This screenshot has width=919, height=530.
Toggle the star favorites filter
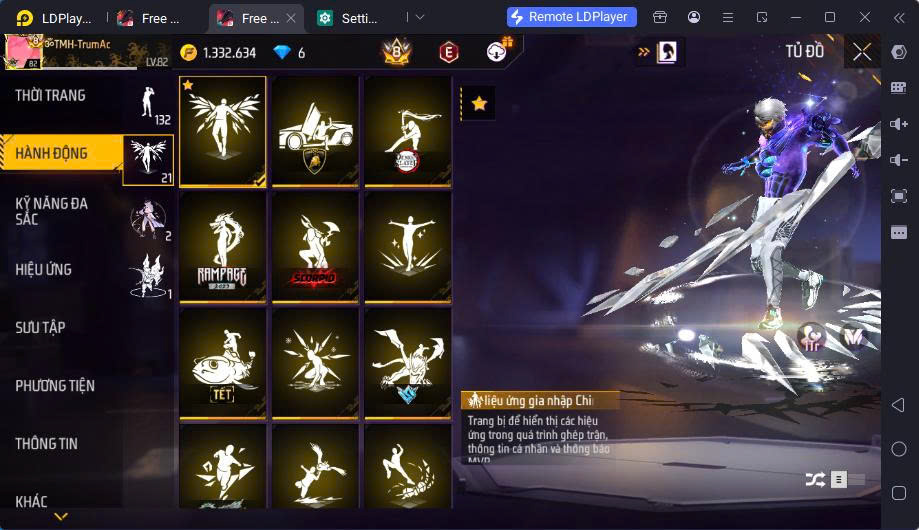tap(480, 103)
